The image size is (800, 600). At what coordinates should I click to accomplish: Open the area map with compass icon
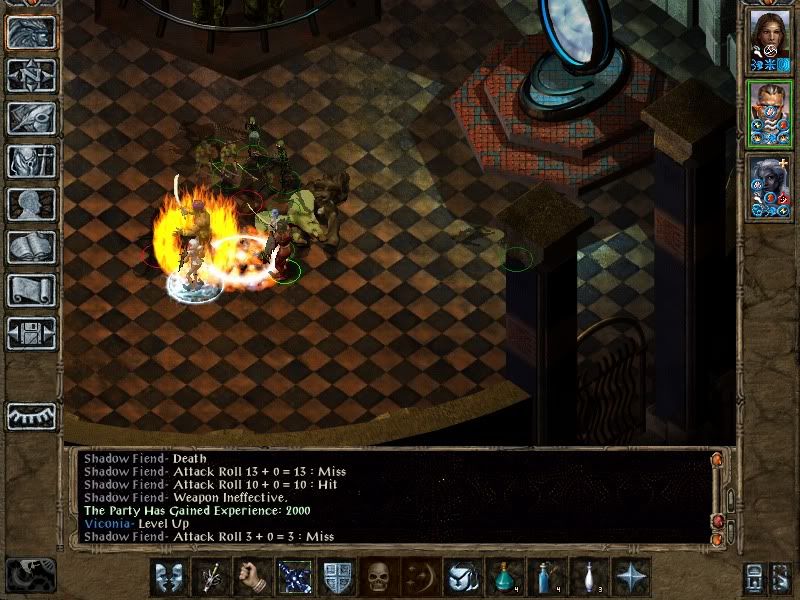click(31, 75)
